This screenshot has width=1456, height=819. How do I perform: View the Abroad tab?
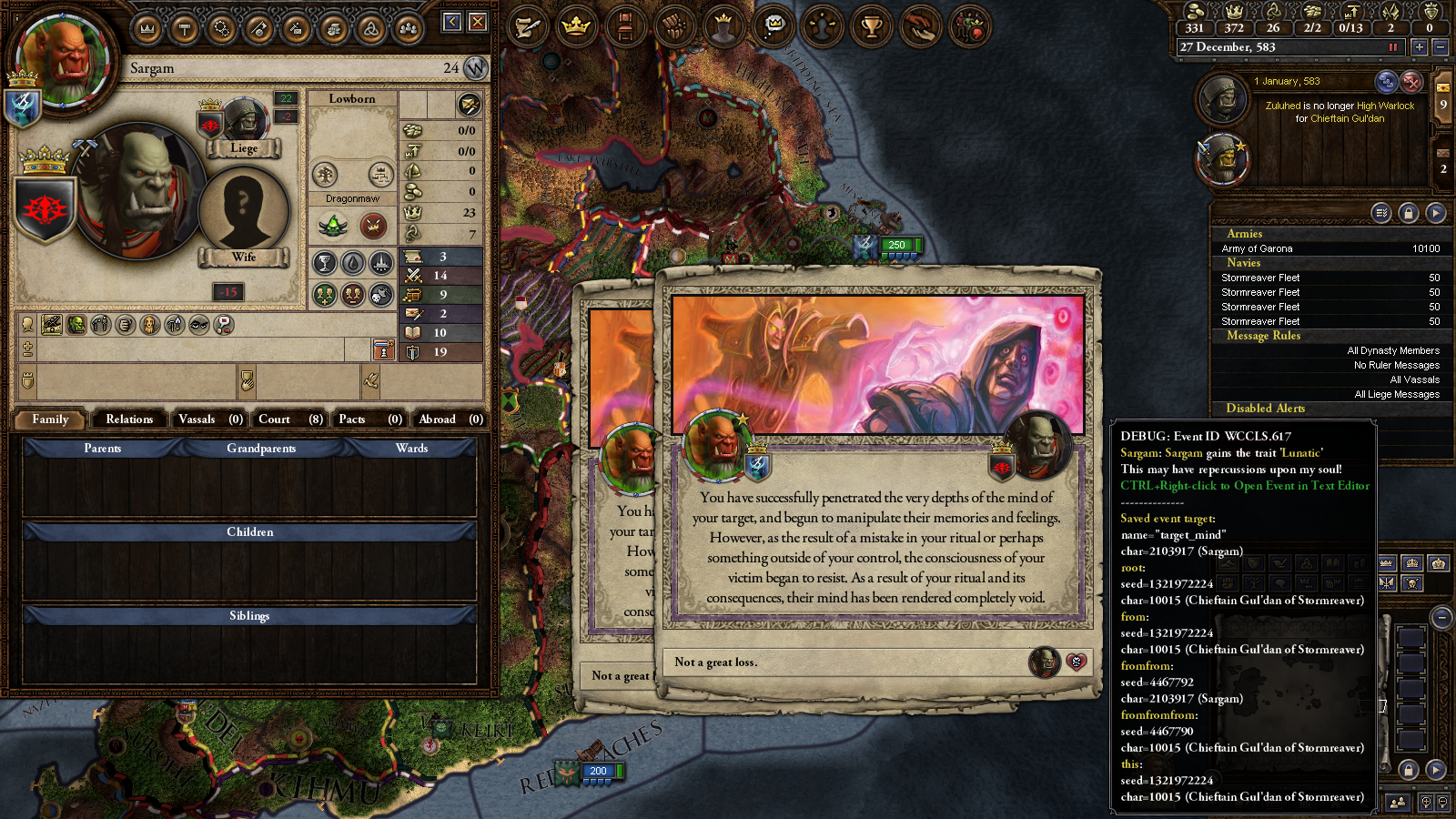pos(450,420)
